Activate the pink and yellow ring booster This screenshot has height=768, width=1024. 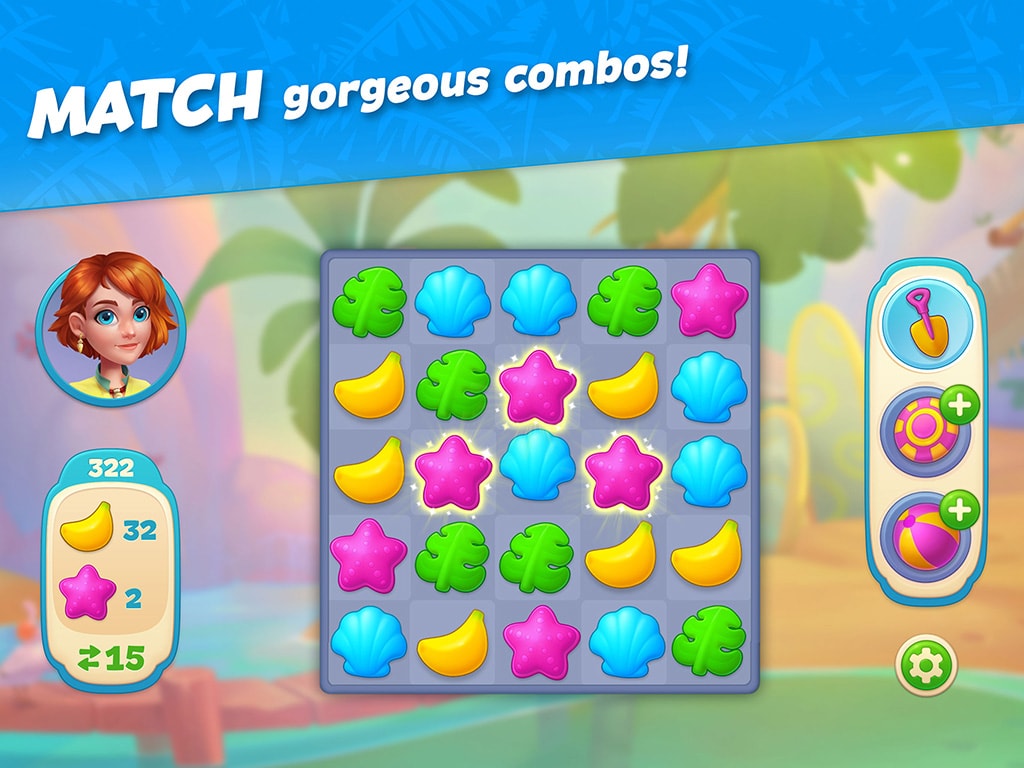coord(923,432)
